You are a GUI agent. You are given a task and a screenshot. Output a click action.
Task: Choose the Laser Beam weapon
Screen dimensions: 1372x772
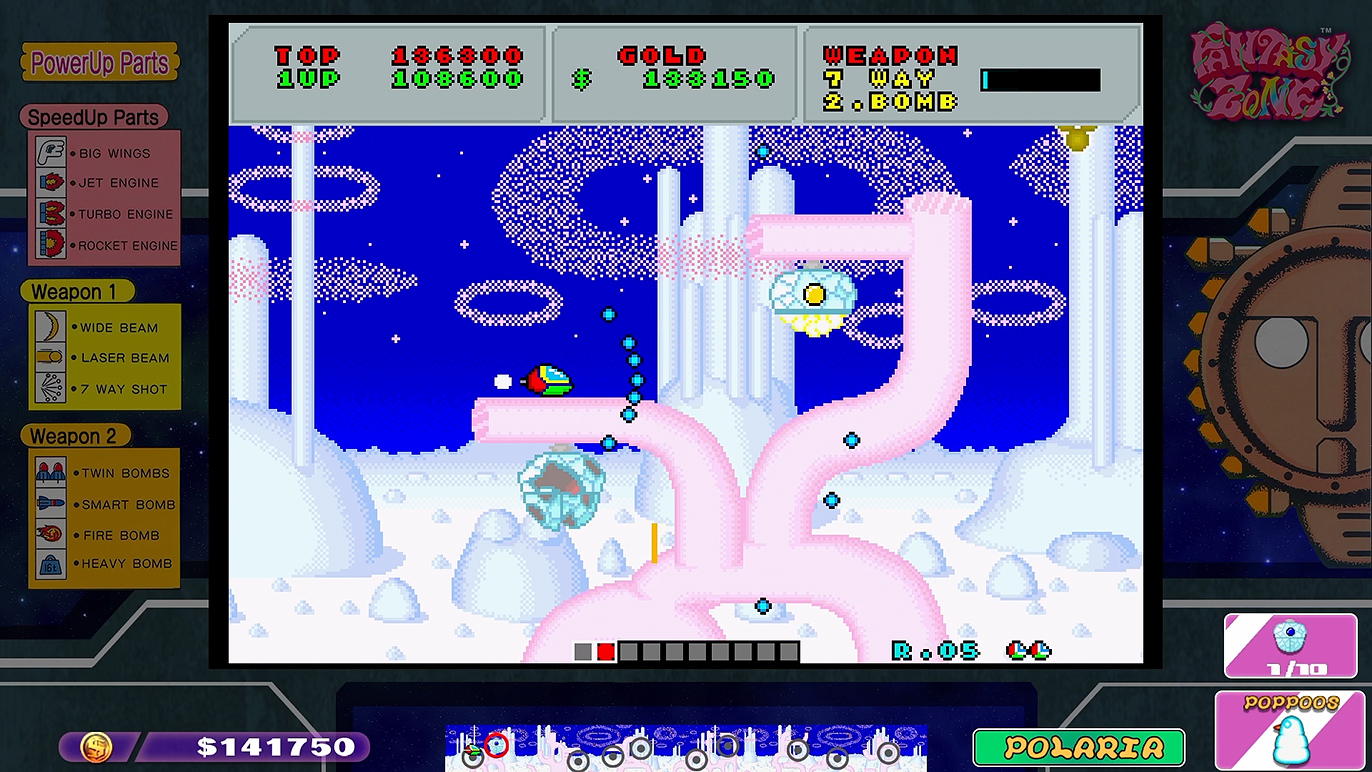pyautogui.click(x=104, y=358)
